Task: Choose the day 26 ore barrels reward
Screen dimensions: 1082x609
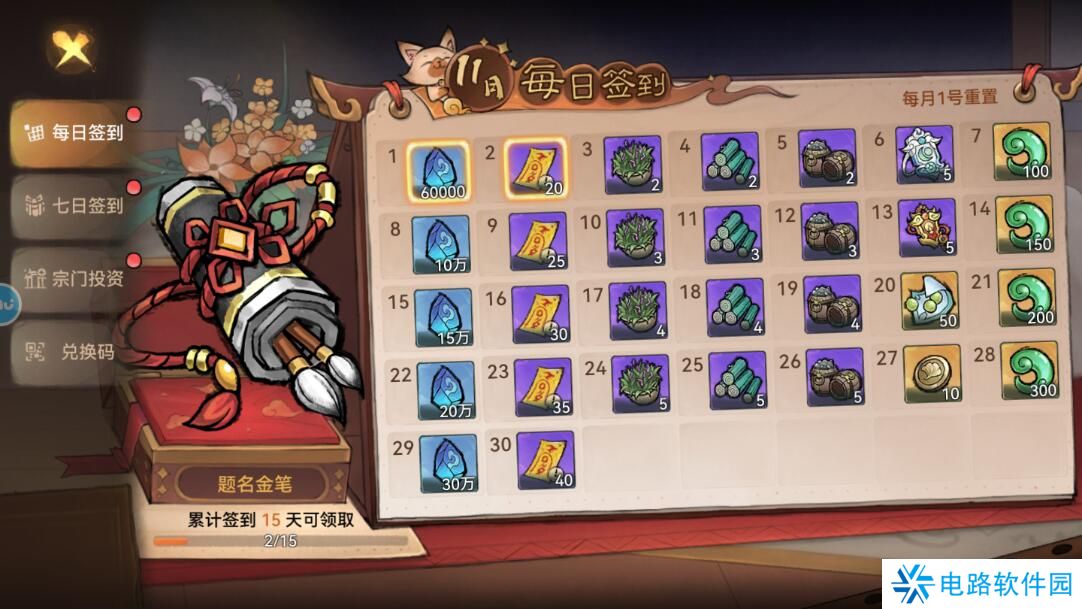Action: (x=834, y=378)
